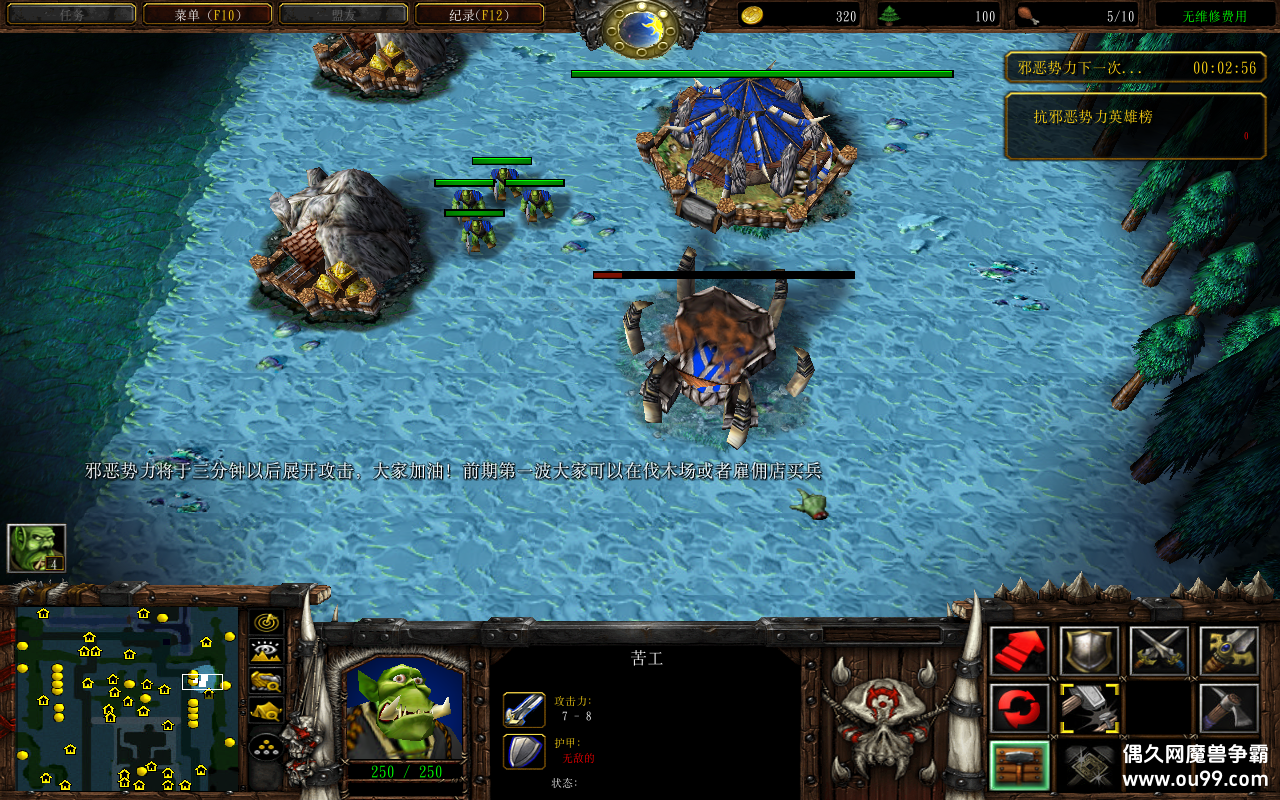Toggle the formation movement button
This screenshot has width=1280, height=800.
tap(265, 745)
